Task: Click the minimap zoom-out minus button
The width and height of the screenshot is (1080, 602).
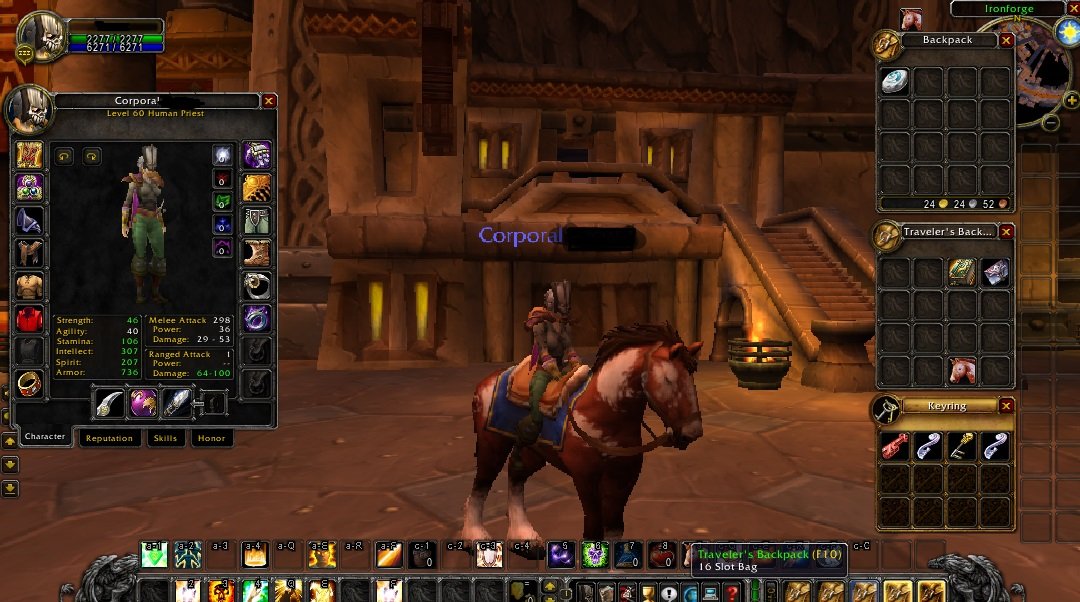Action: (1051, 122)
